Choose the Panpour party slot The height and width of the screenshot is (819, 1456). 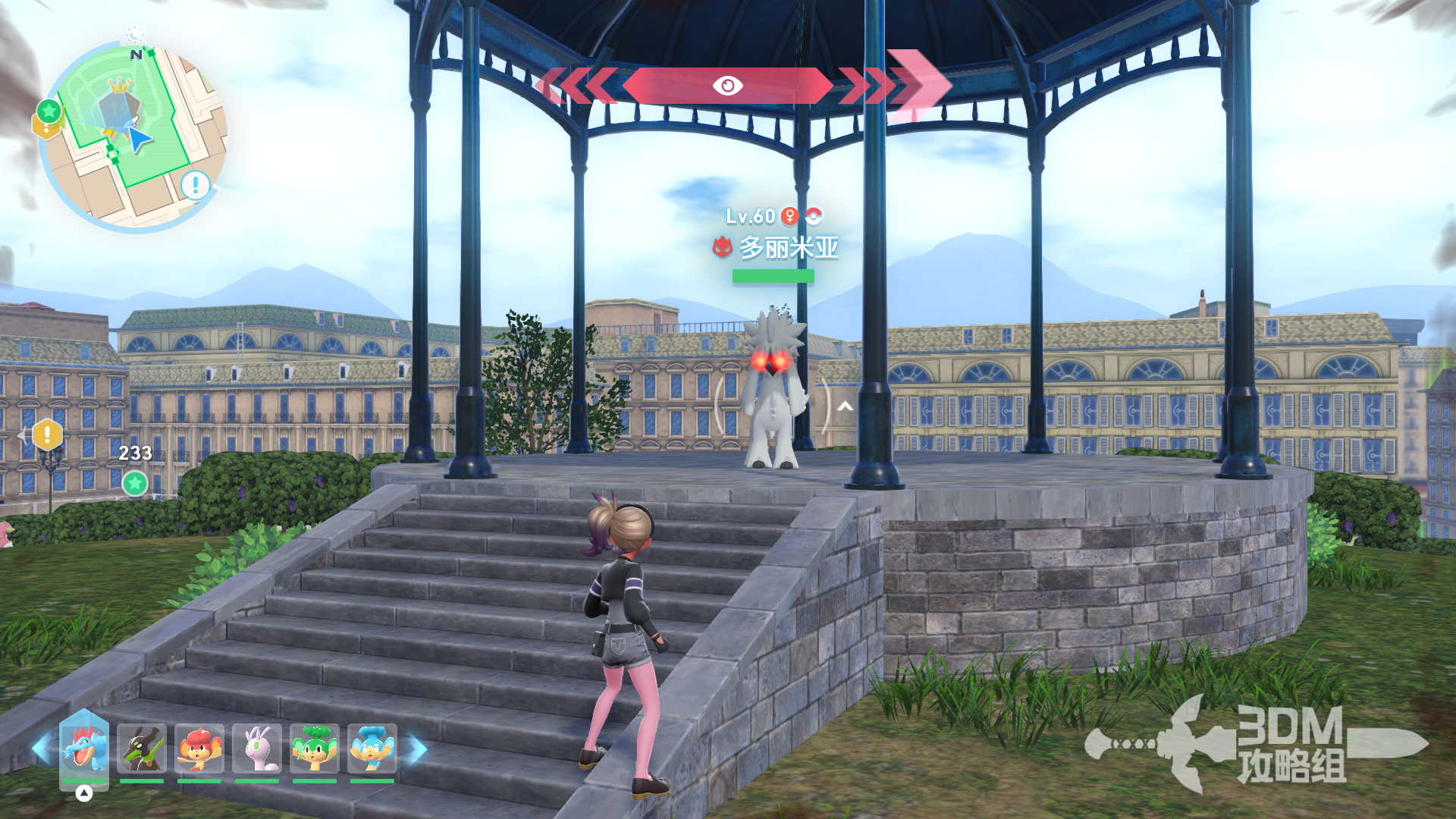[372, 748]
